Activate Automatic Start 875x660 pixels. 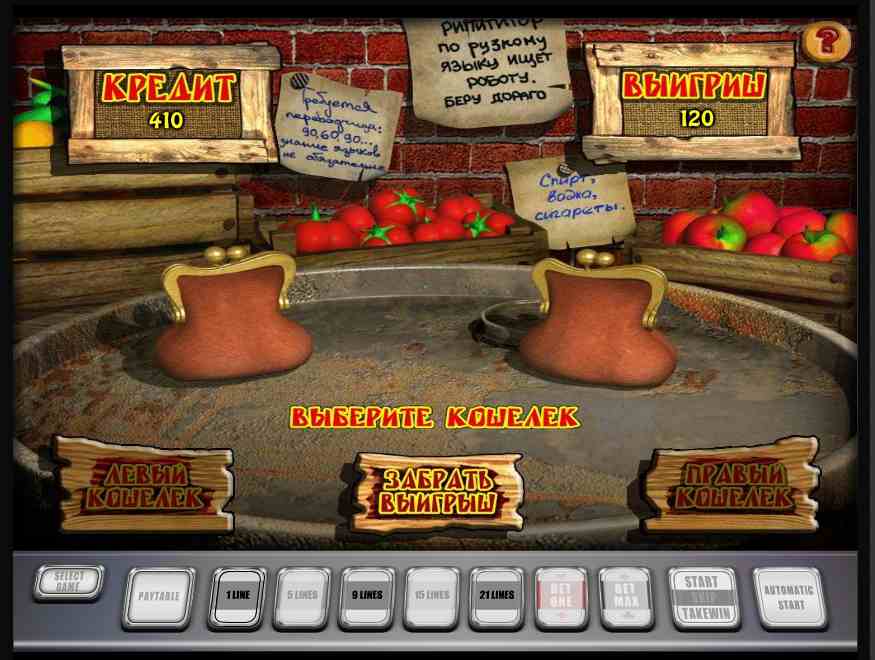(789, 597)
